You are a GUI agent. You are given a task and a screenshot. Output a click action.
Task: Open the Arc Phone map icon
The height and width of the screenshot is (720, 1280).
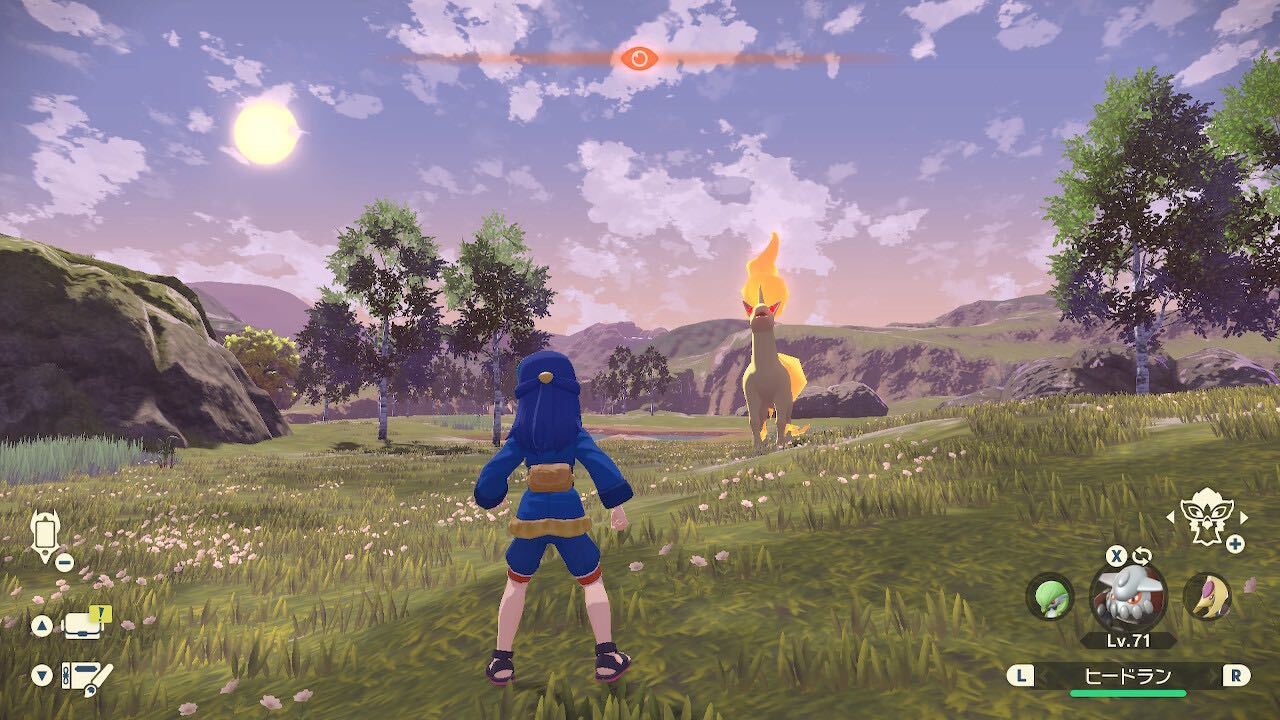(x=45, y=532)
